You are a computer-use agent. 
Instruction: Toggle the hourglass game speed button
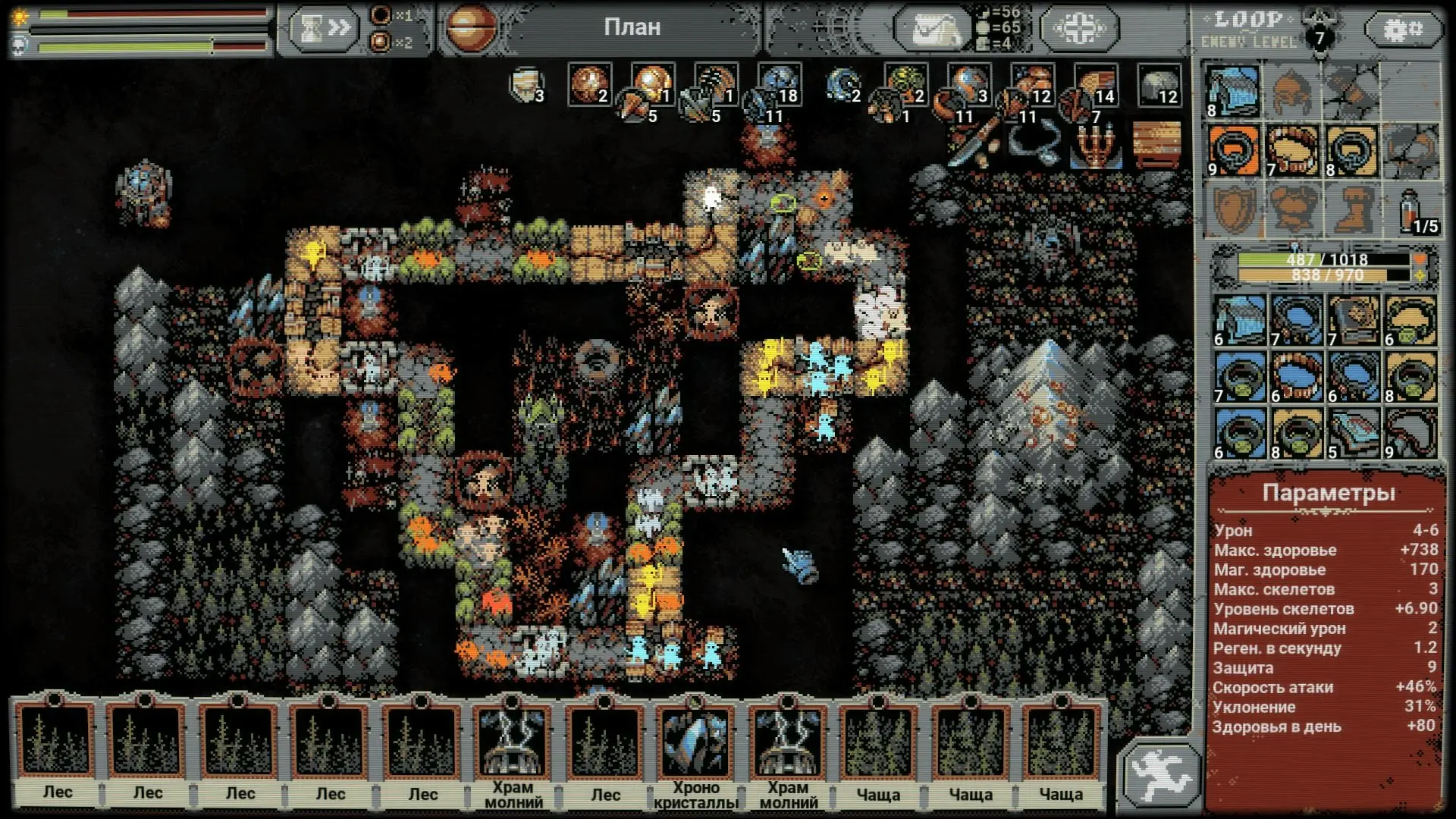click(322, 29)
